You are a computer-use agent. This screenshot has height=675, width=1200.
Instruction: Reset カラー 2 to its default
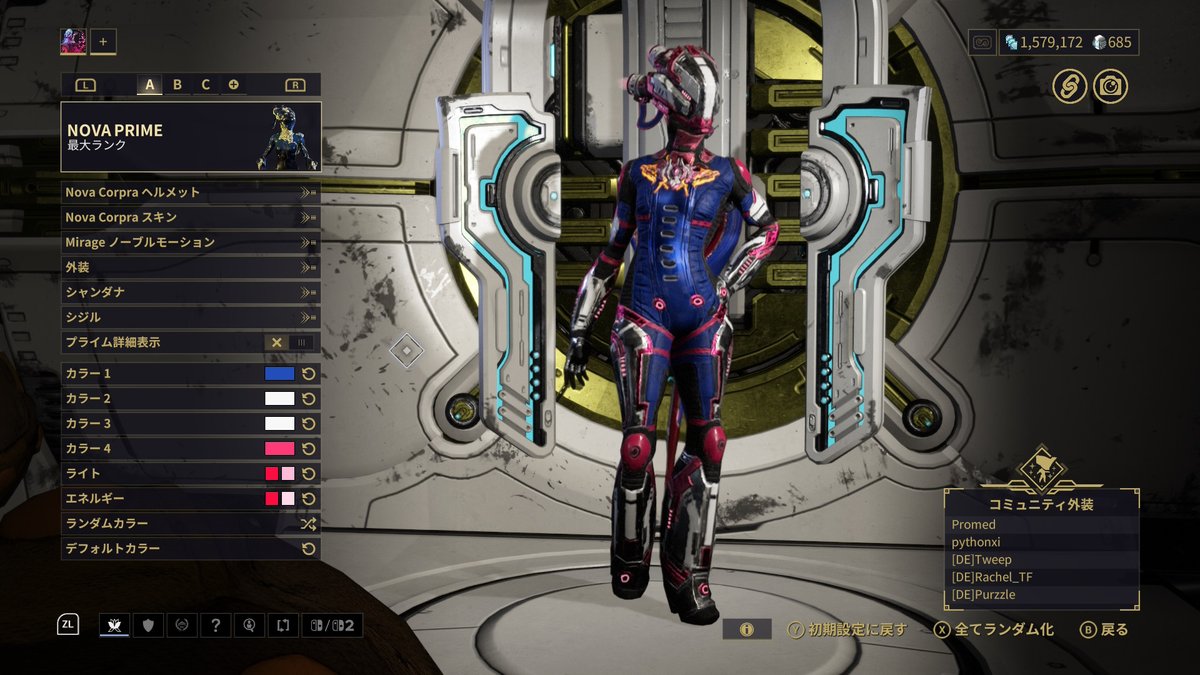click(309, 398)
